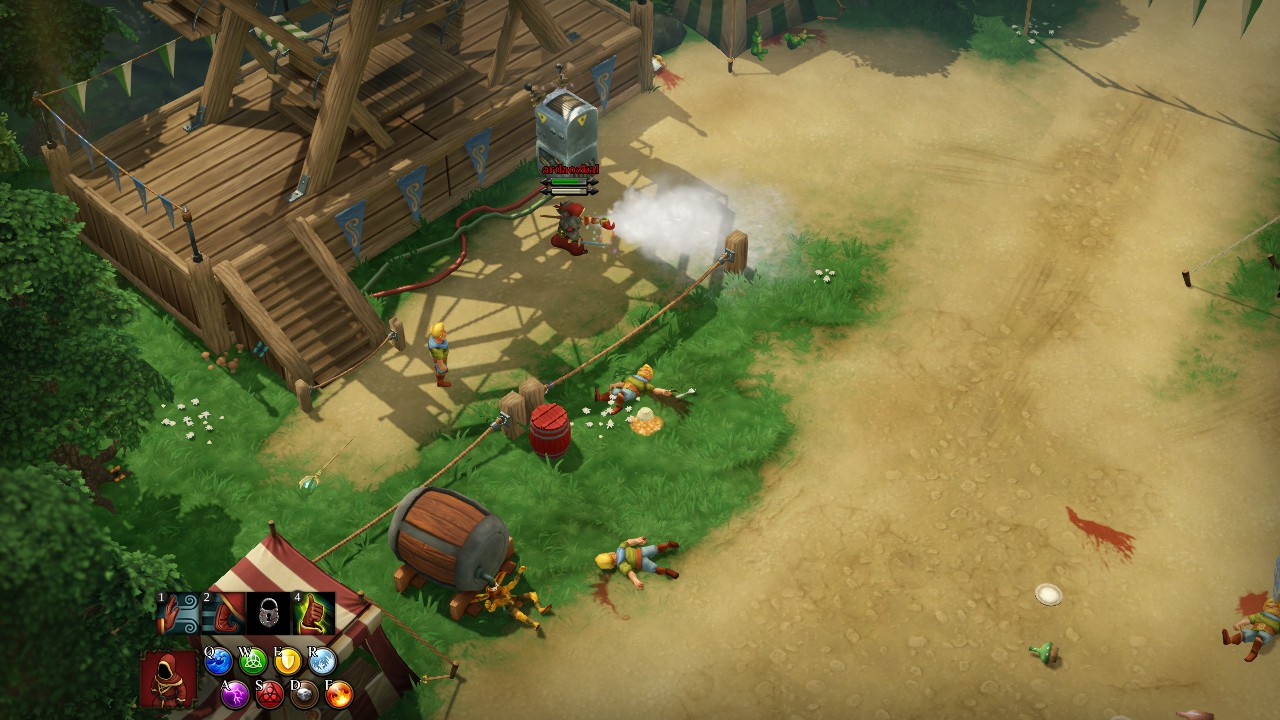This screenshot has width=1280, height=720.
Task: Click the red-robed wizard portrait
Action: point(168,679)
